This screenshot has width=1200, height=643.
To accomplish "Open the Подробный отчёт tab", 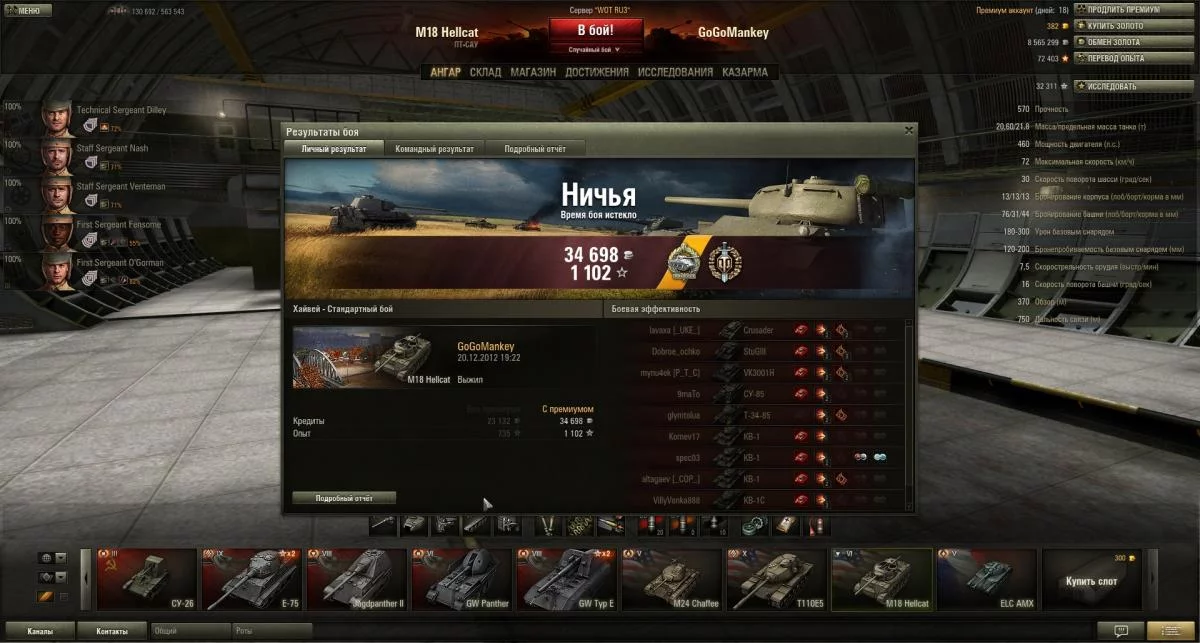I will (x=535, y=149).
